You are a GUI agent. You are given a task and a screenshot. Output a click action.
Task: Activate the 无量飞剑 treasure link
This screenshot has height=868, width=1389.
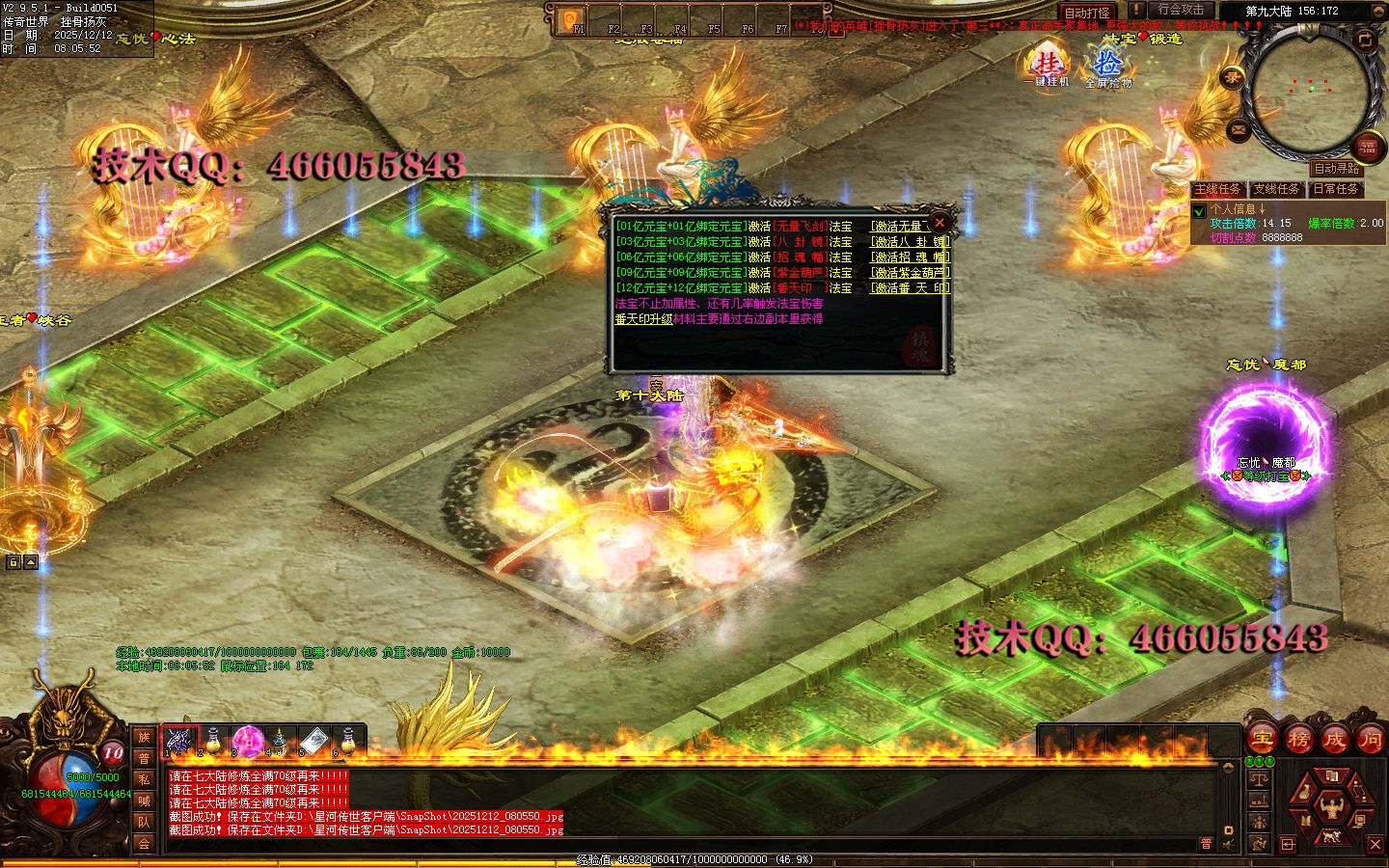[901, 227]
